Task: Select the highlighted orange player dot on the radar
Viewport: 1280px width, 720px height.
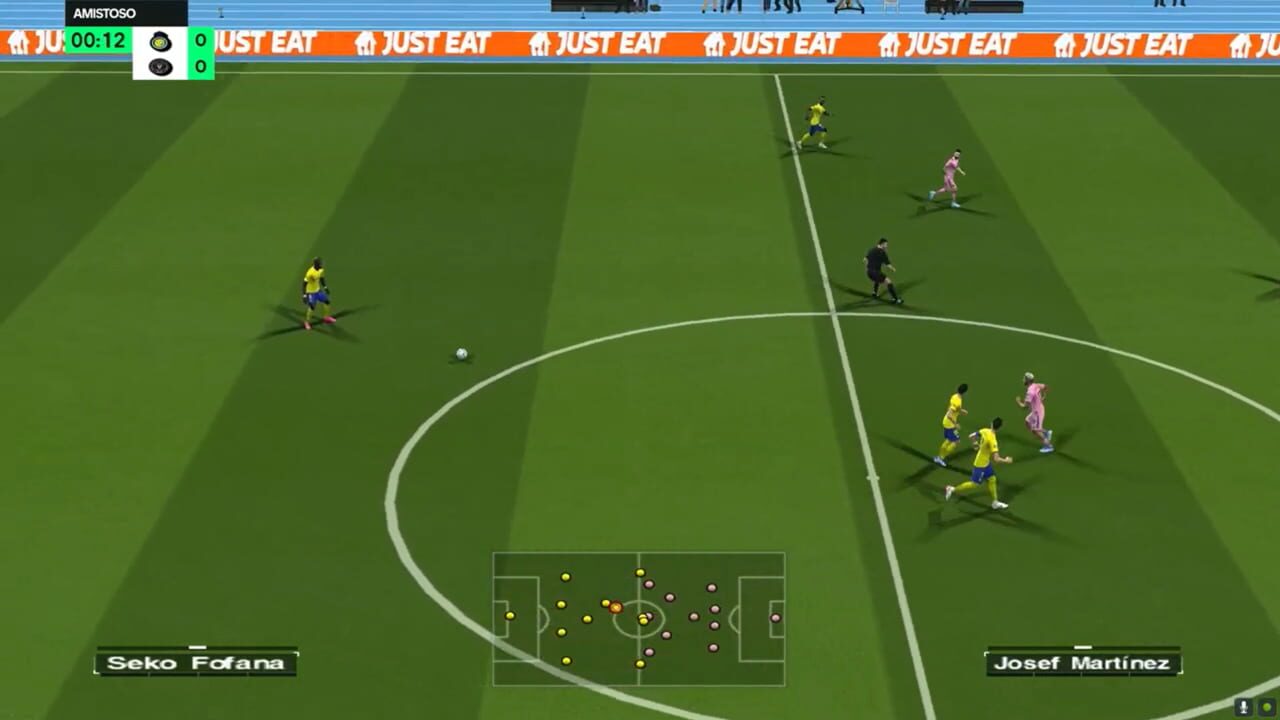Action: click(614, 606)
